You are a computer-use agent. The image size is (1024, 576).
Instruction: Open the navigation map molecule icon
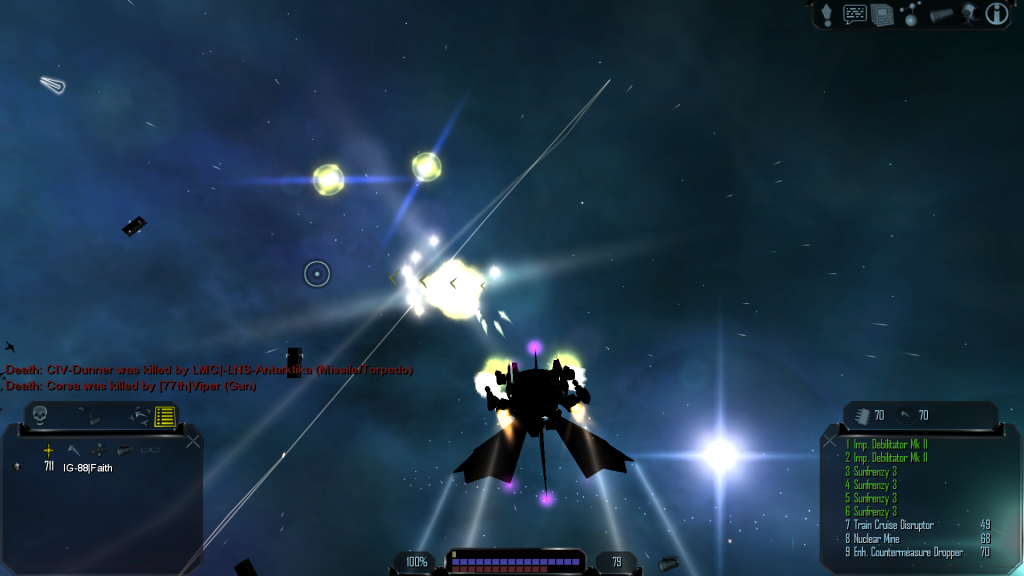911,14
